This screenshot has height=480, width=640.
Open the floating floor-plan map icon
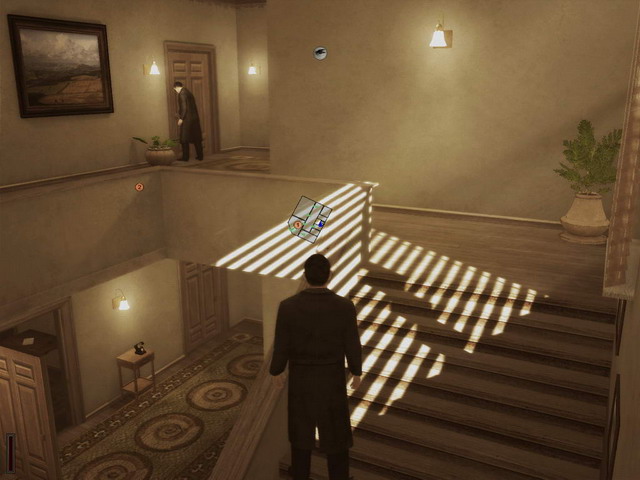310,219
